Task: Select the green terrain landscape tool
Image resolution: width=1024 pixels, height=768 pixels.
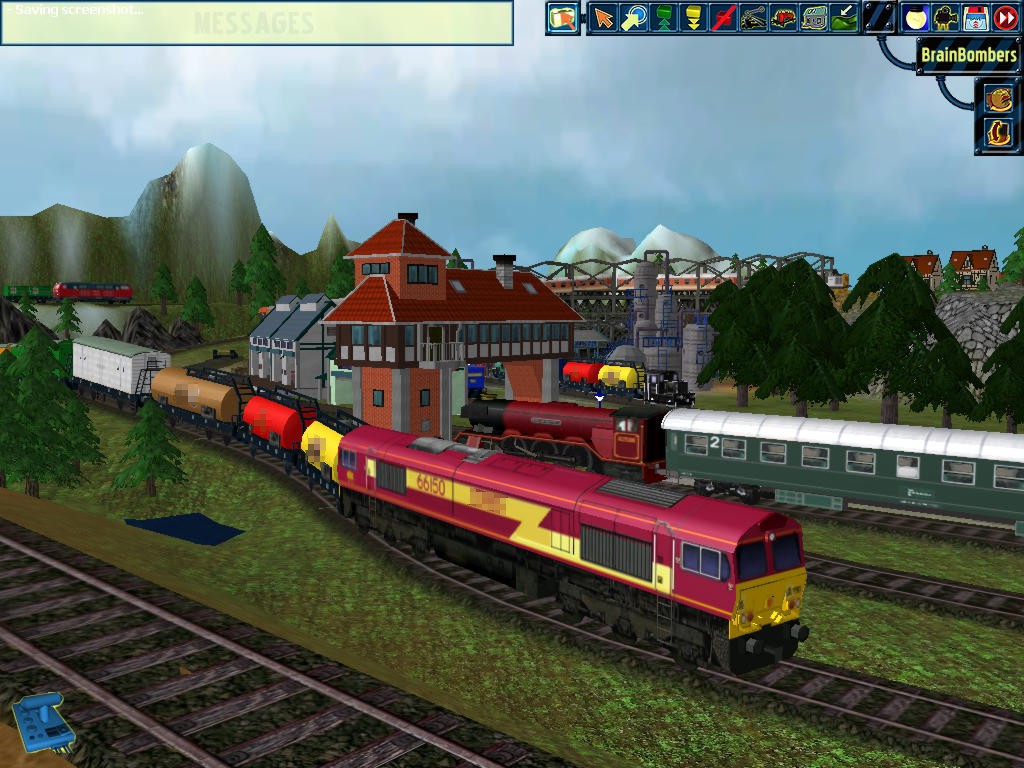Action: click(x=844, y=18)
